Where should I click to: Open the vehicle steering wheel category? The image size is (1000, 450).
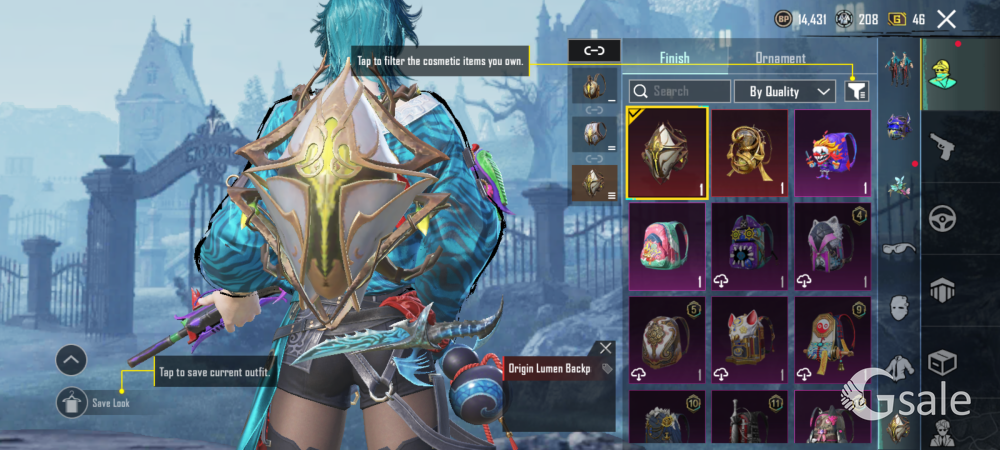coord(941,218)
